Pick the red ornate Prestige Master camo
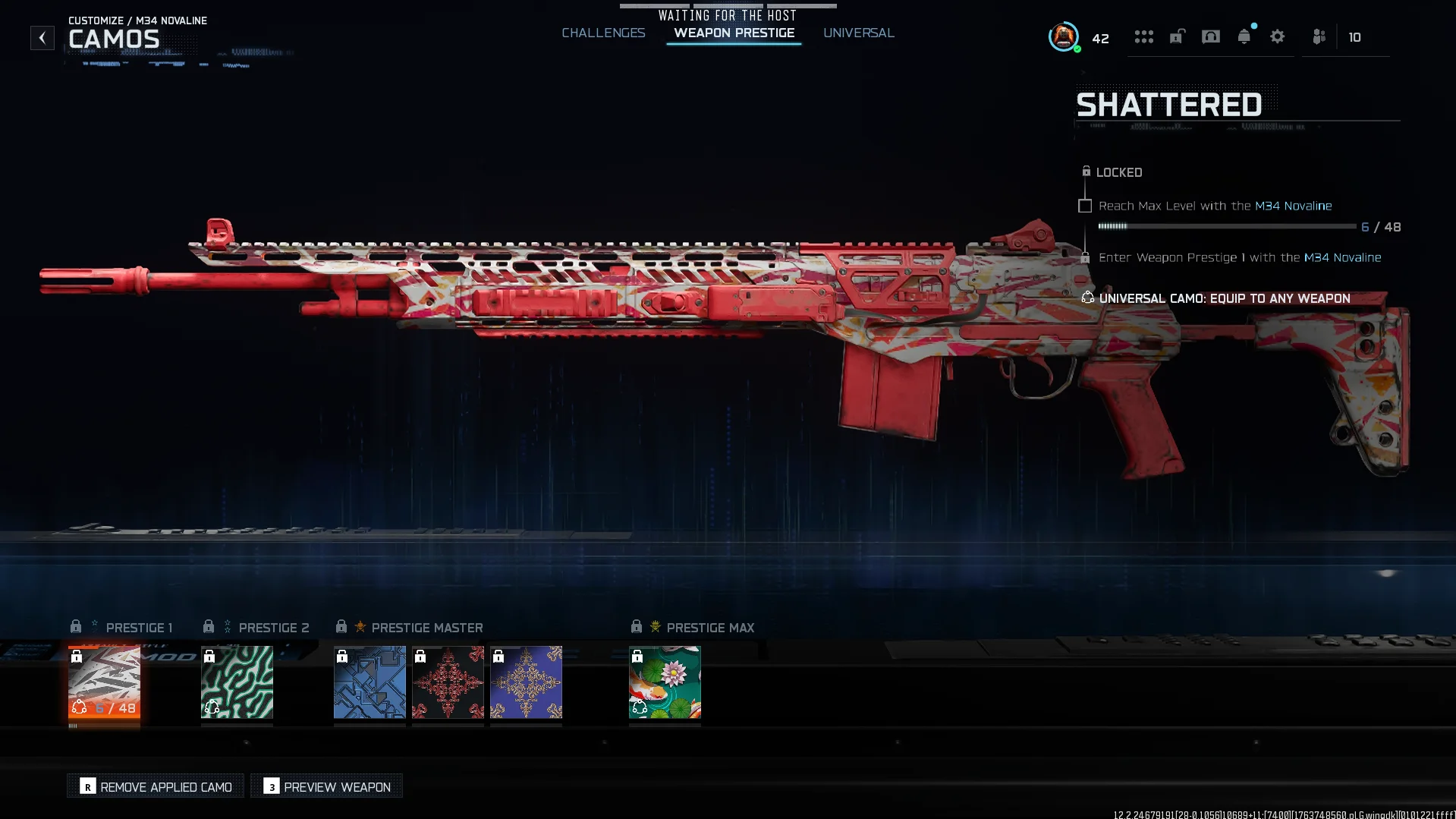 448,682
